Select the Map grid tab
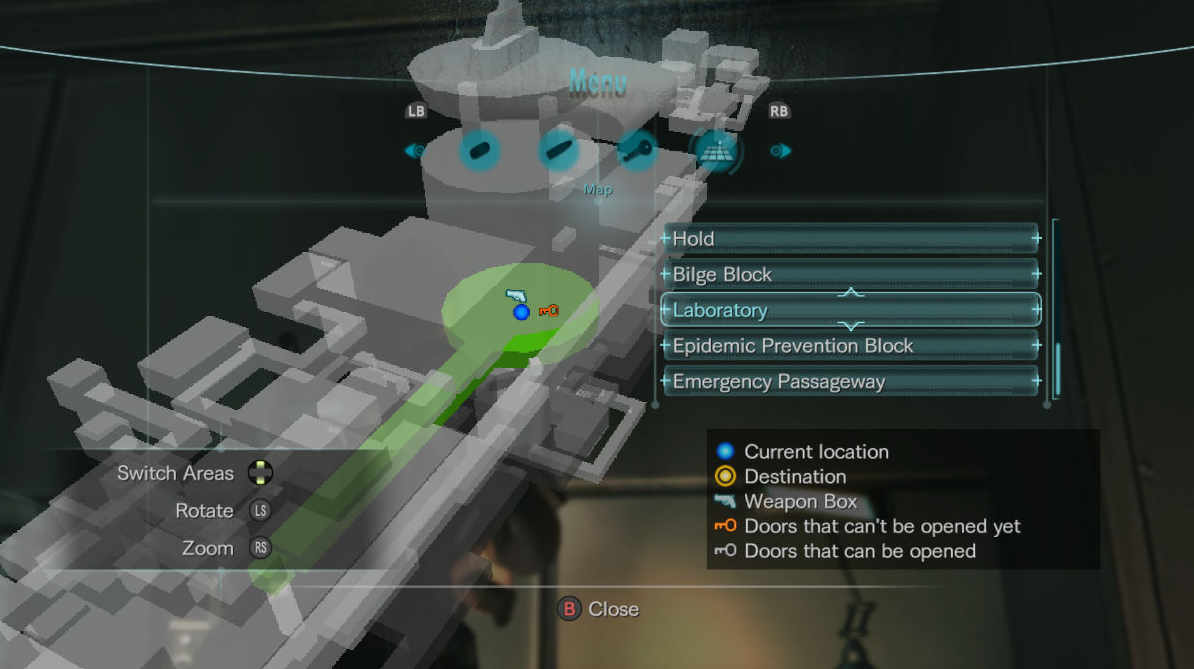The height and width of the screenshot is (669, 1194). pyautogui.click(x=717, y=152)
